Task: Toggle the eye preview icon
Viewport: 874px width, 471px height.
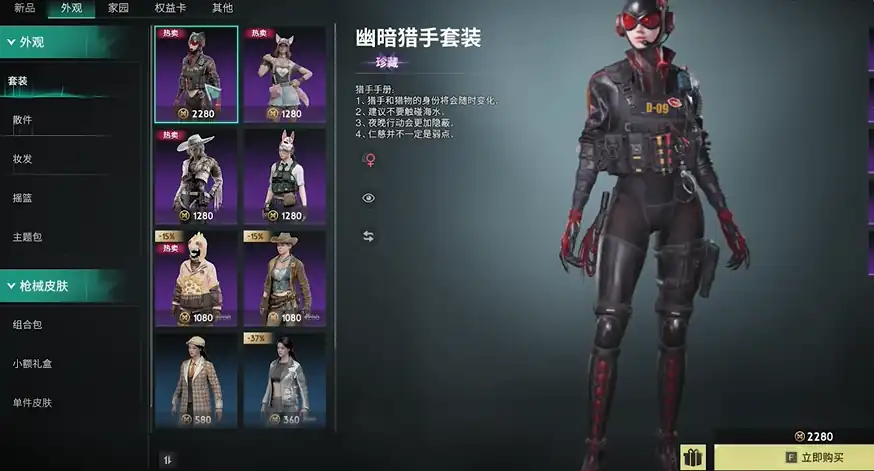Action: [368, 198]
